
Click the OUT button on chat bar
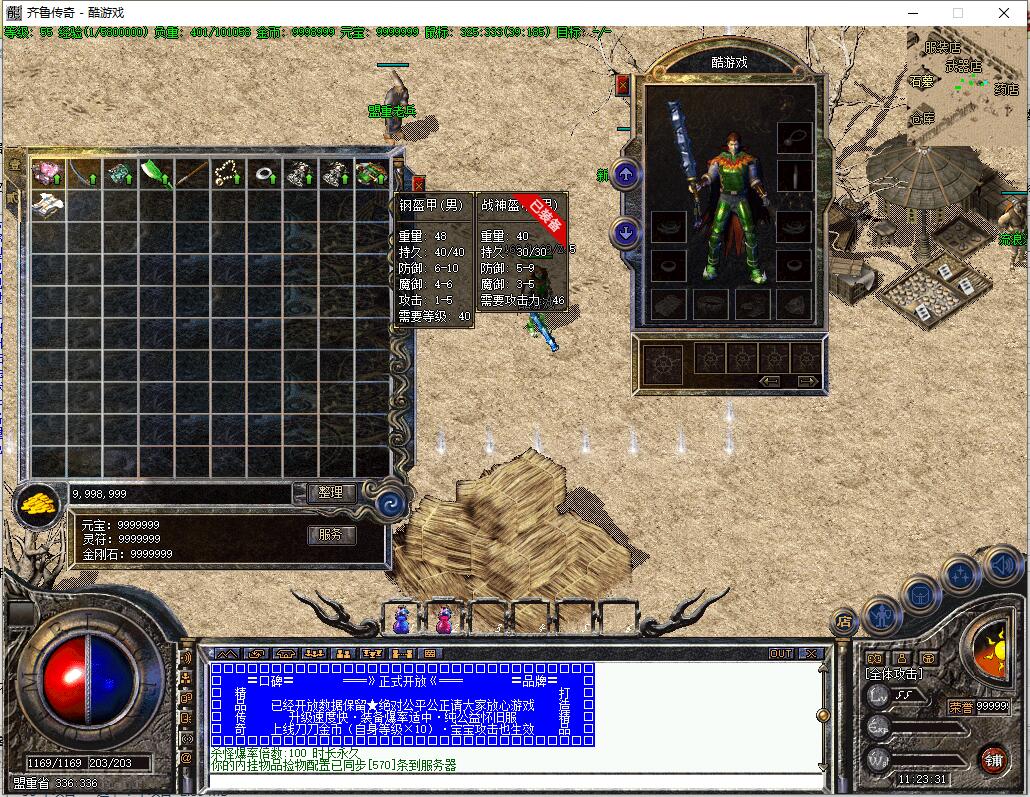pyautogui.click(x=781, y=654)
